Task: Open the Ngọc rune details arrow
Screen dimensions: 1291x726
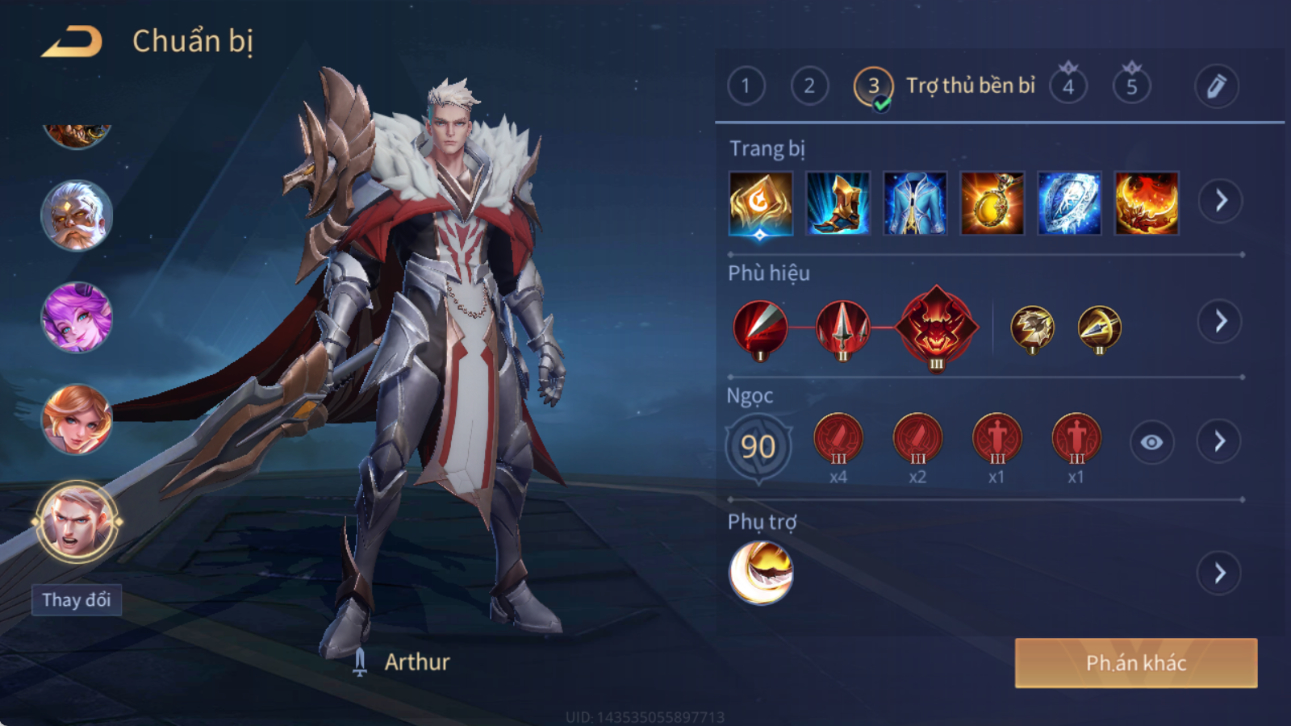Action: pos(1220,441)
